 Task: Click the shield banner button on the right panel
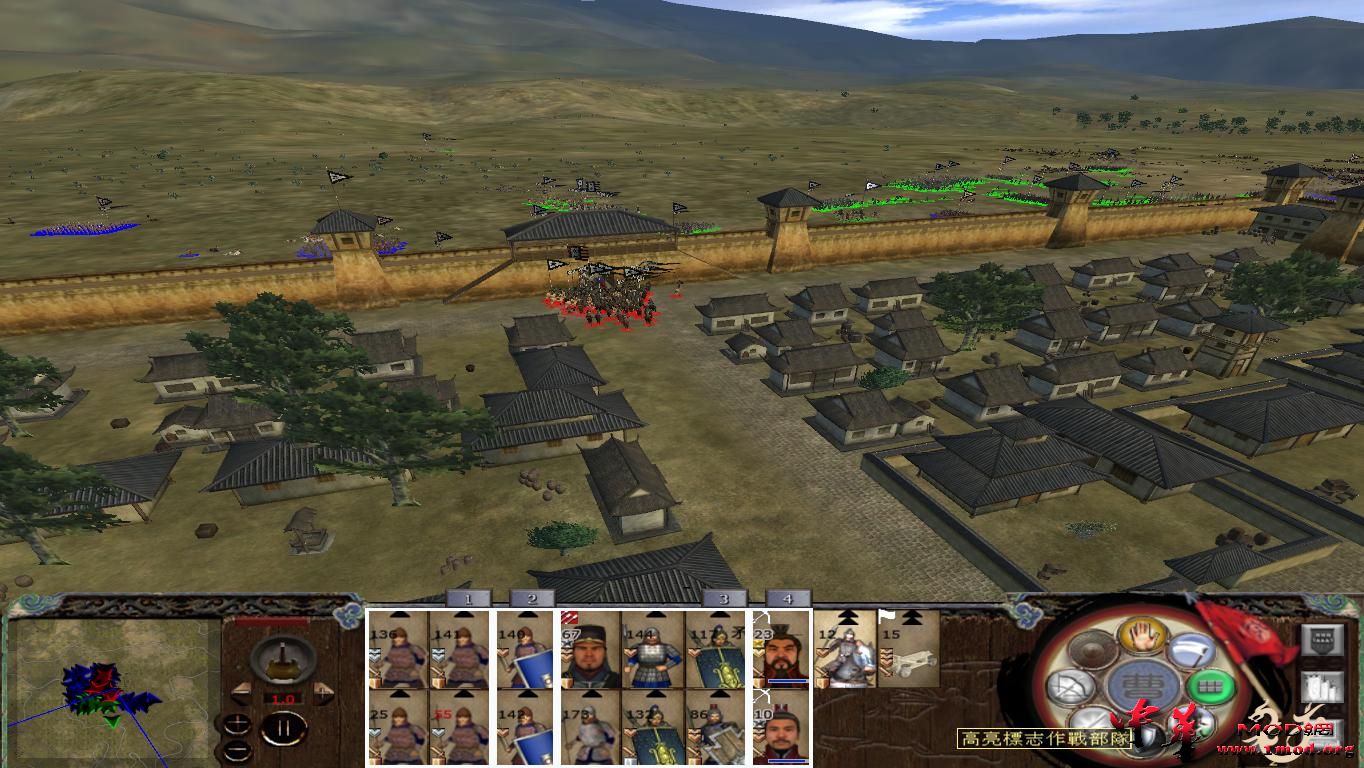(1322, 639)
